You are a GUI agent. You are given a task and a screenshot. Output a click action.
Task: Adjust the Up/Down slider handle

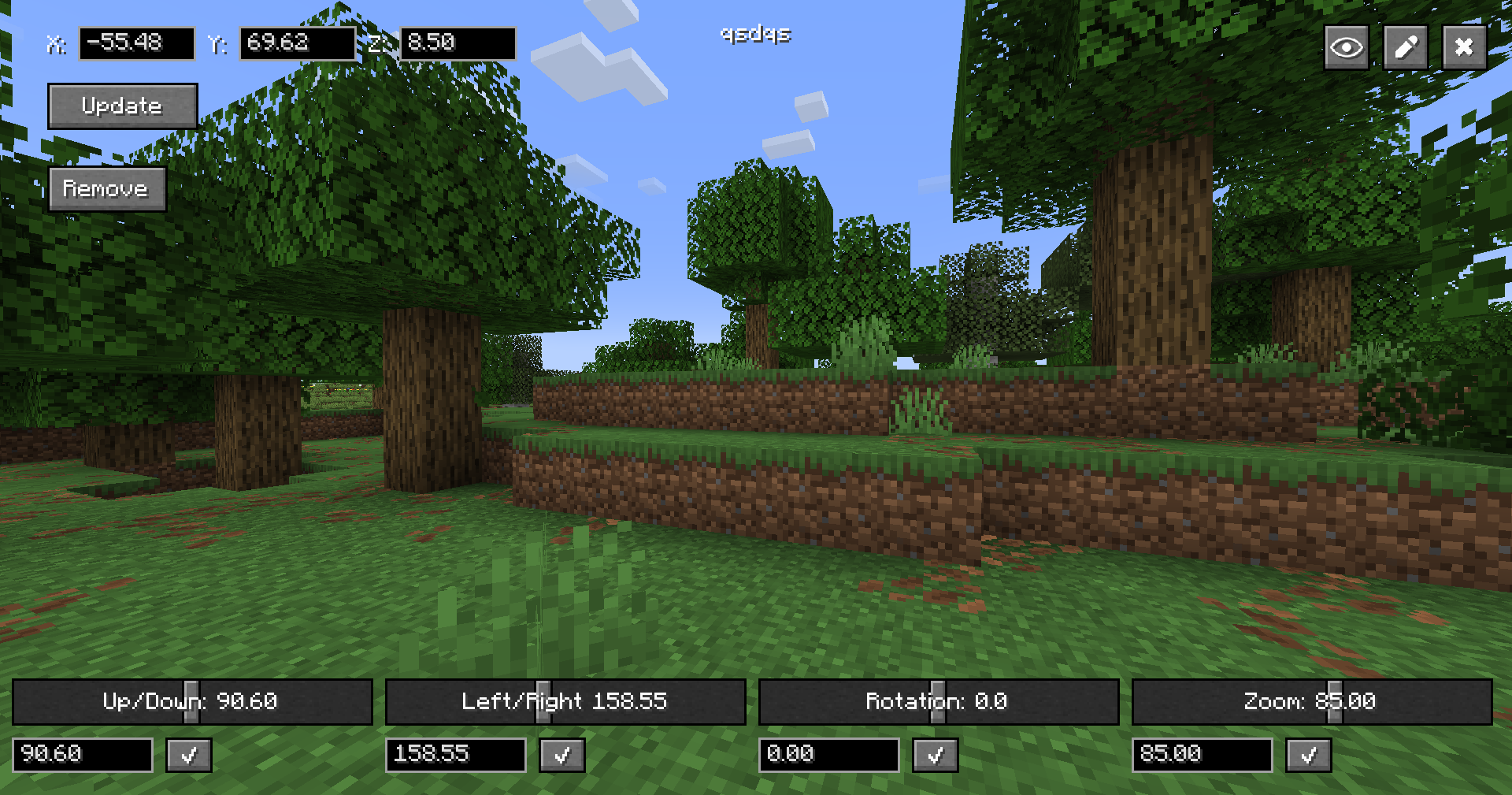[191, 701]
